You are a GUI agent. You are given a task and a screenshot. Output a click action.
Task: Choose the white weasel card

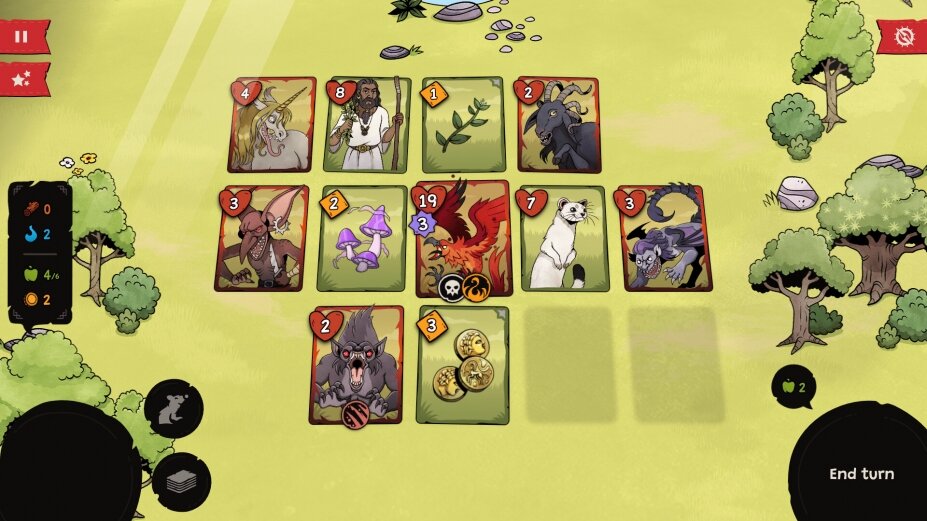[x=564, y=239]
